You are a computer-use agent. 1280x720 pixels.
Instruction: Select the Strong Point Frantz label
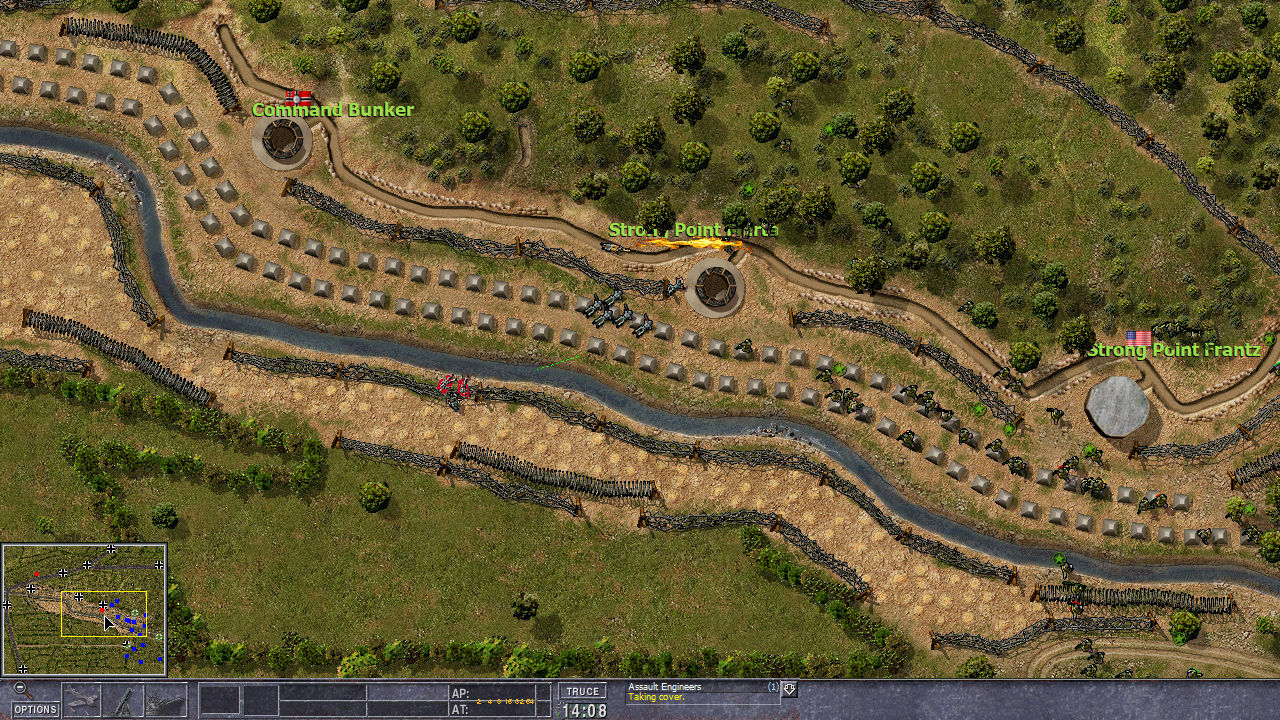(x=1174, y=350)
